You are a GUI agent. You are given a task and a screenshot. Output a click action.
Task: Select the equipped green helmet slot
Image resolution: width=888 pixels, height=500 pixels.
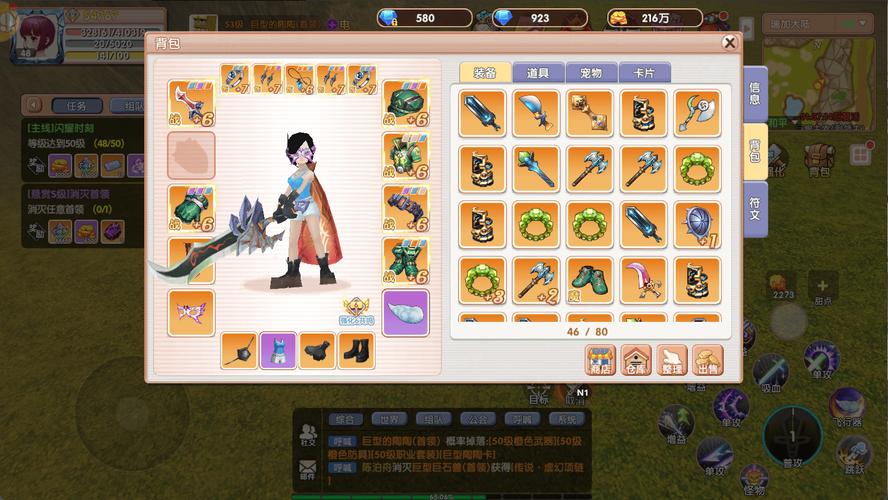click(406, 103)
